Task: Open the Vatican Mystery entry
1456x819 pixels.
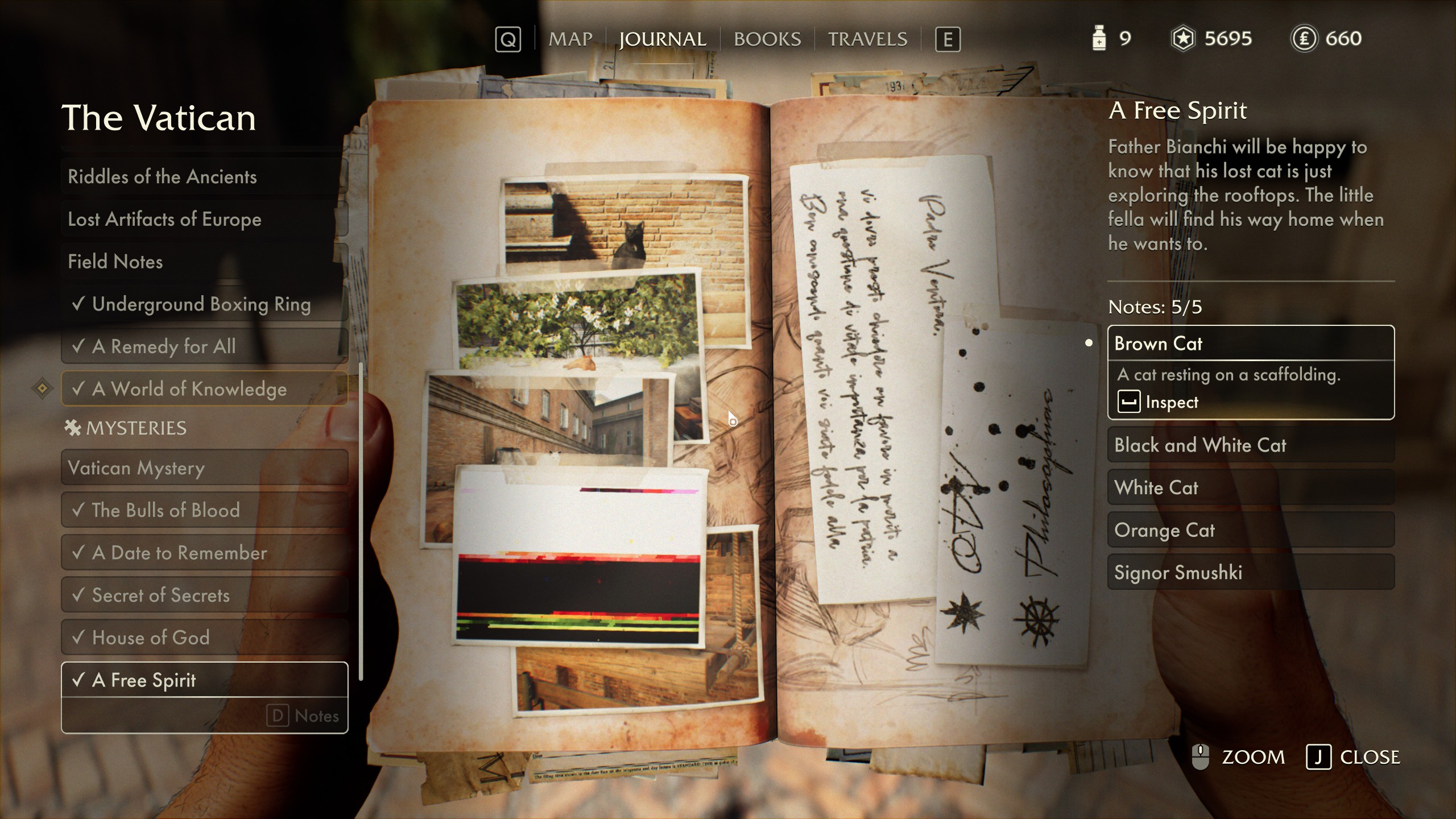Action: [204, 468]
